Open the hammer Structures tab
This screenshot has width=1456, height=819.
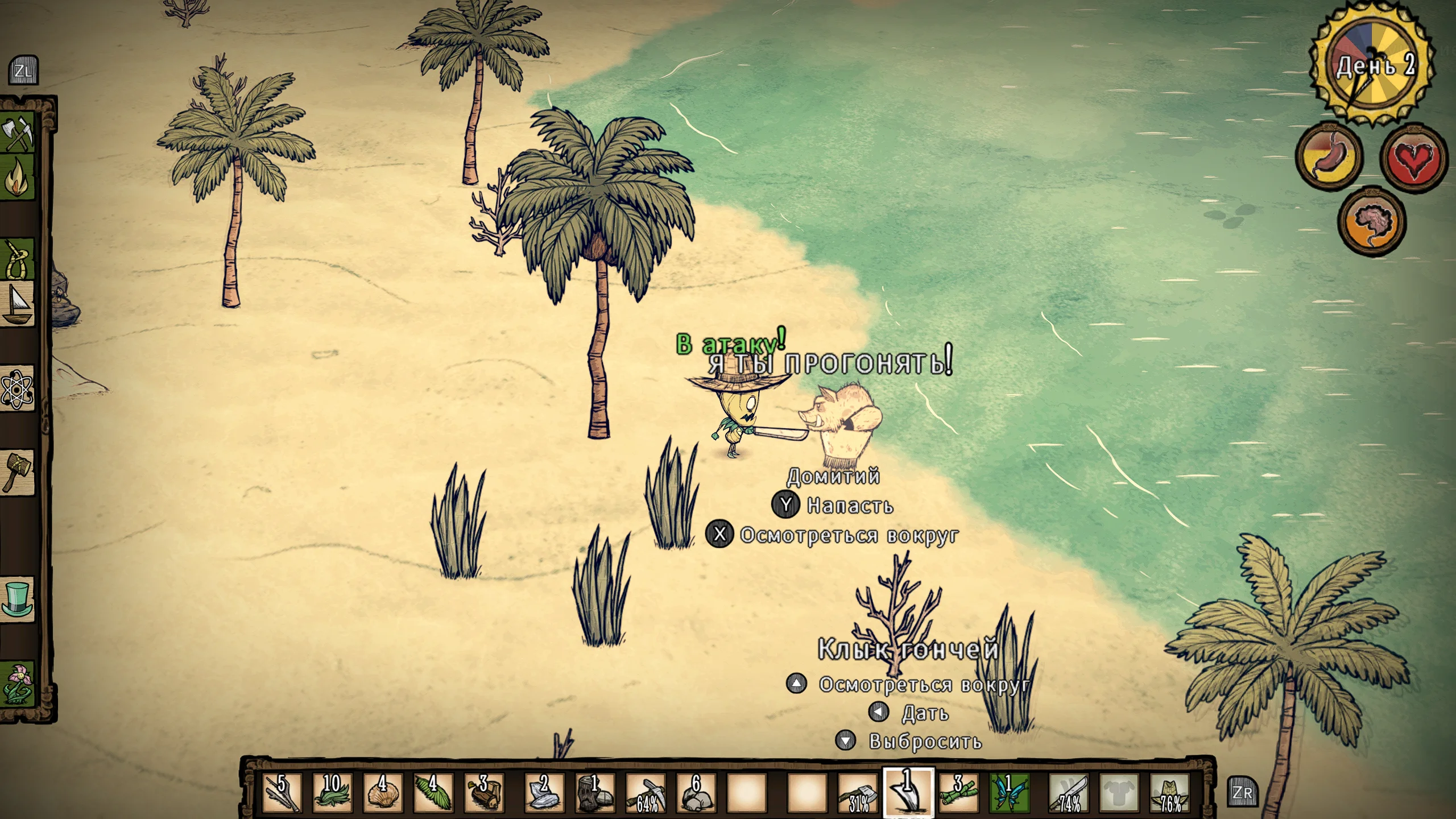(x=18, y=471)
